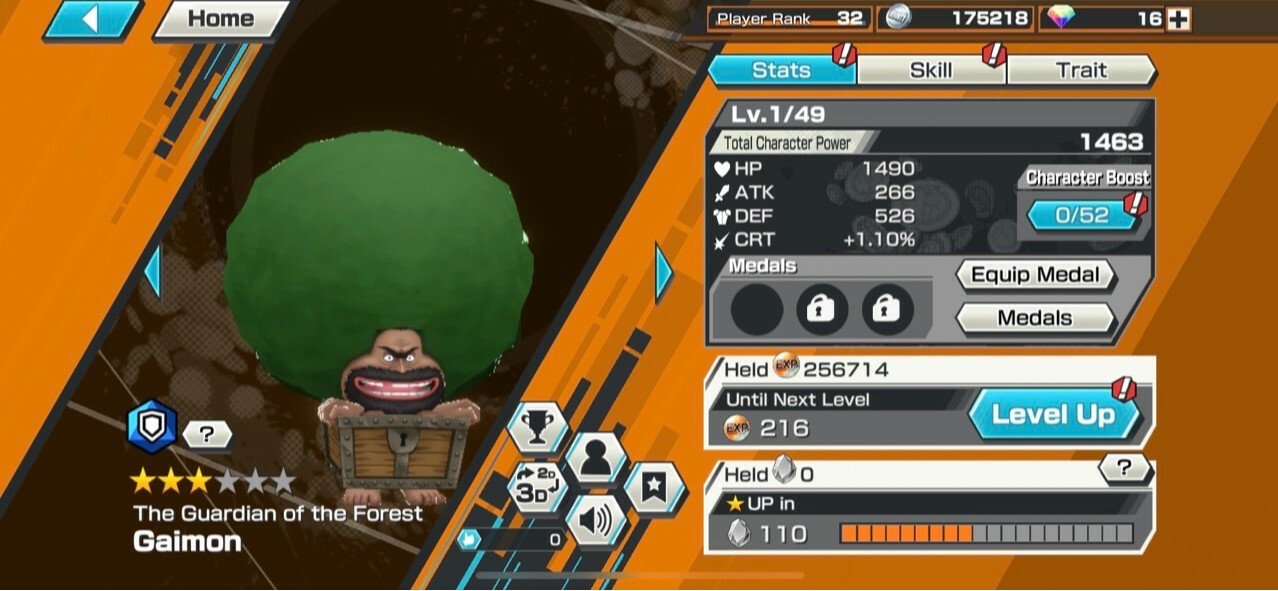1278x591 pixels.
Task: Show the previous character with left arrow
Action: click(x=152, y=272)
